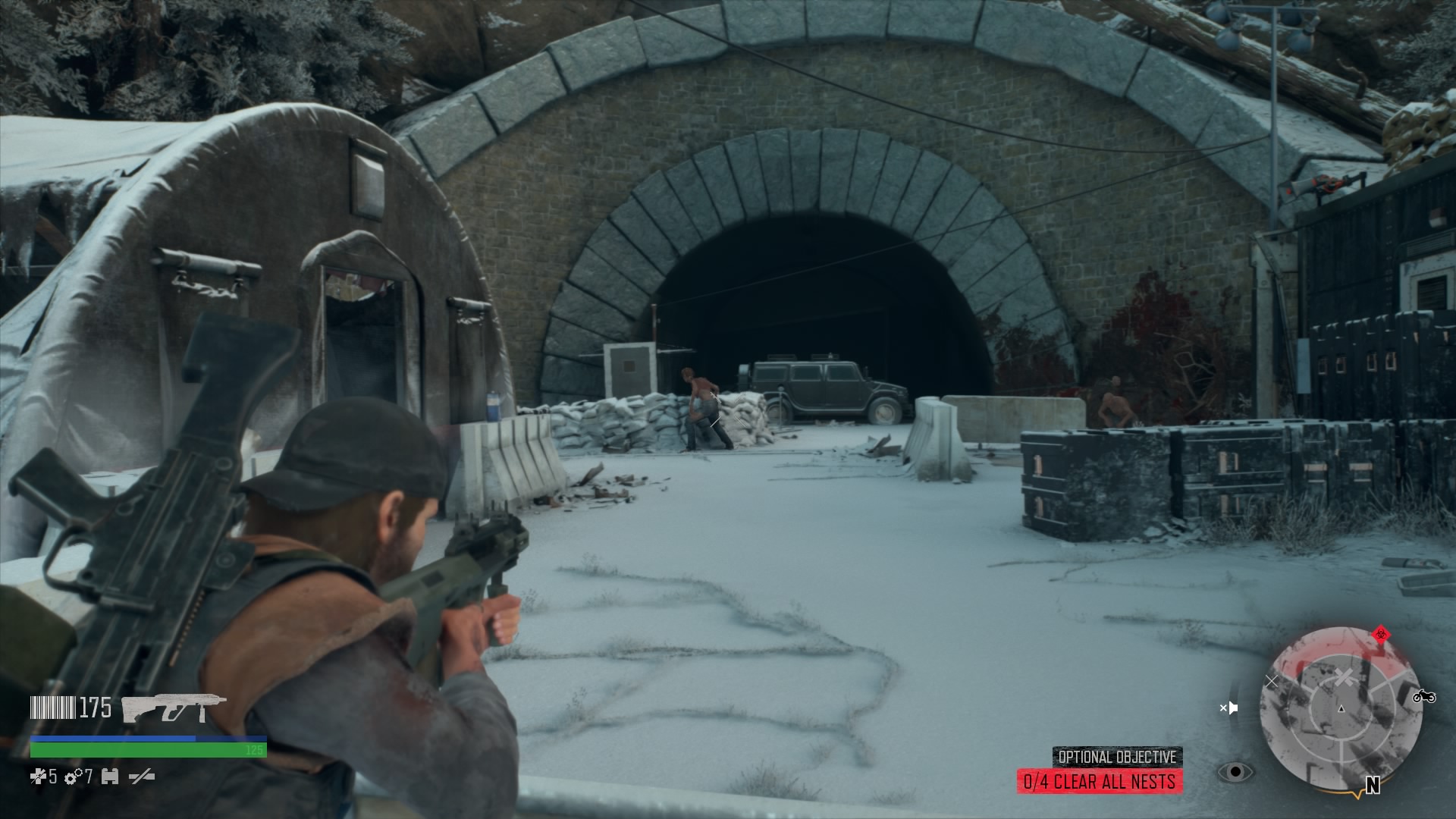Click the muted speaker noise indicator

1228,708
